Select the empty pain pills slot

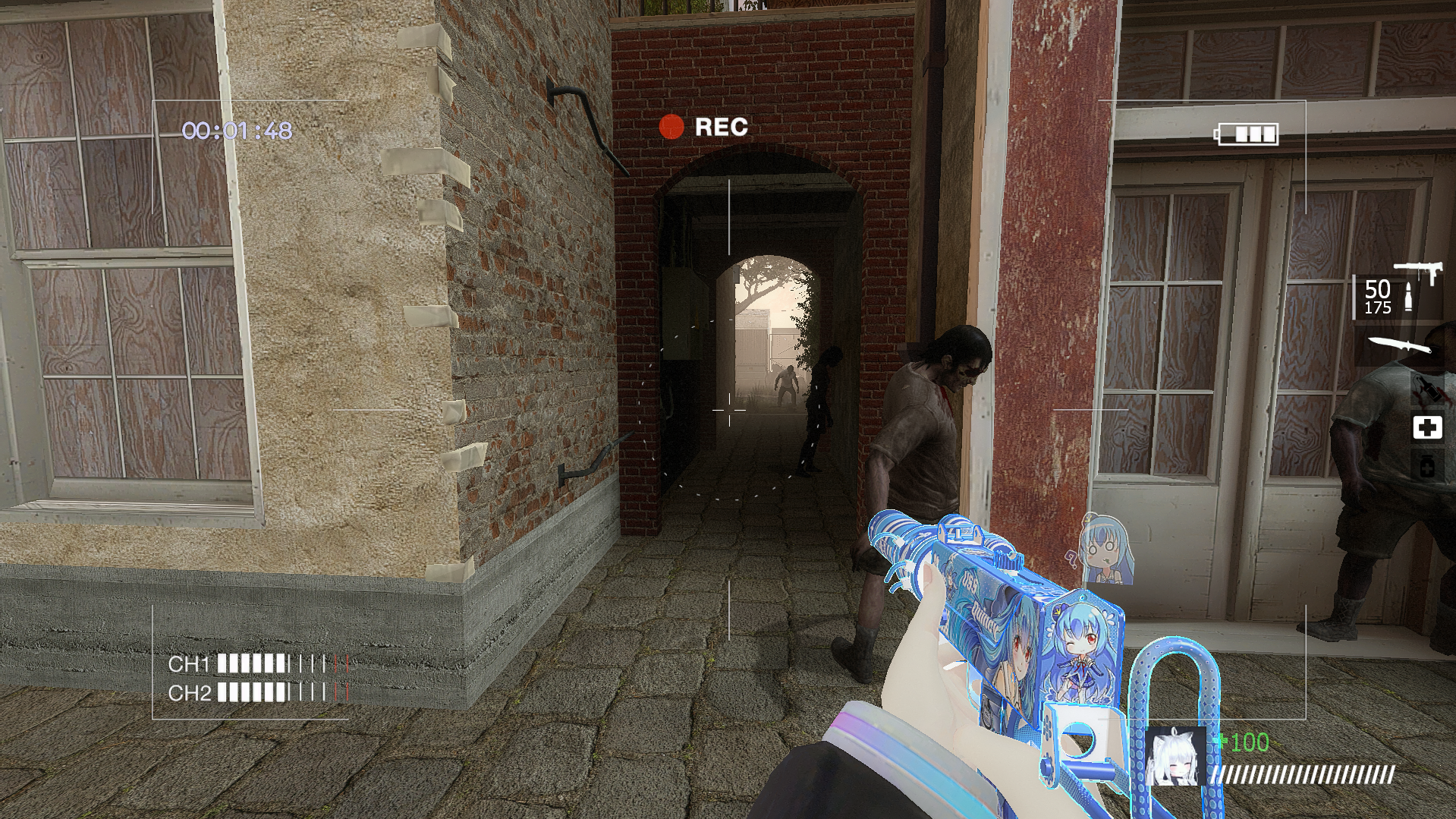pos(1426,467)
